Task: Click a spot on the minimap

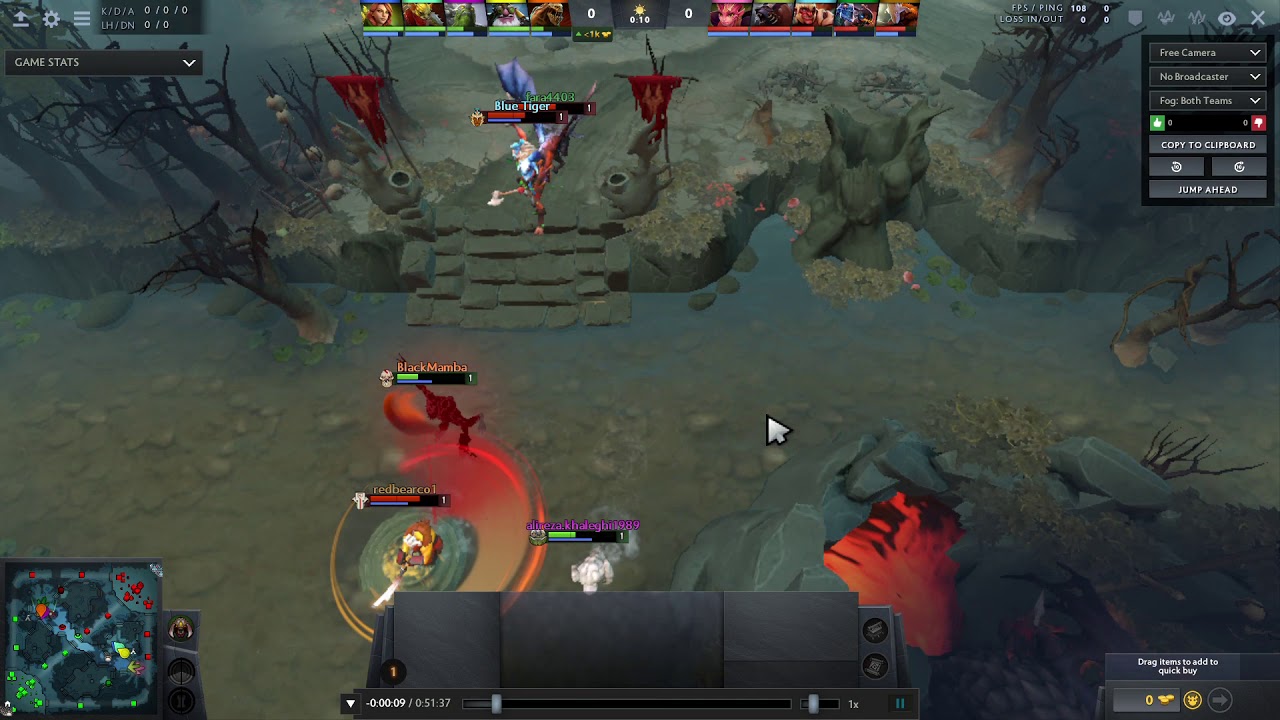Action: (80, 640)
